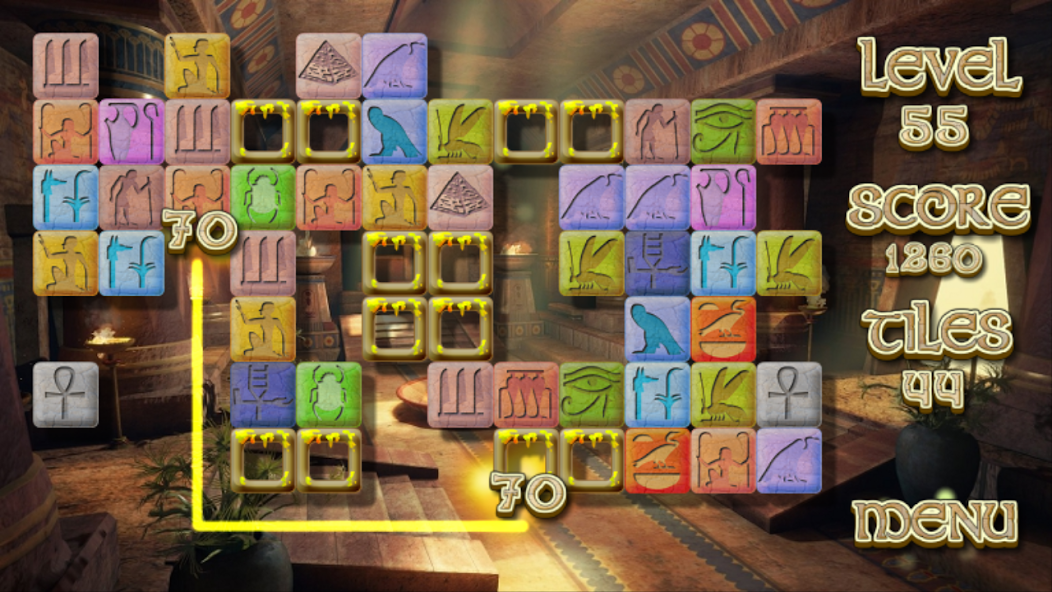Select the Eye of Horus tile beside the standing man tile

723,131
